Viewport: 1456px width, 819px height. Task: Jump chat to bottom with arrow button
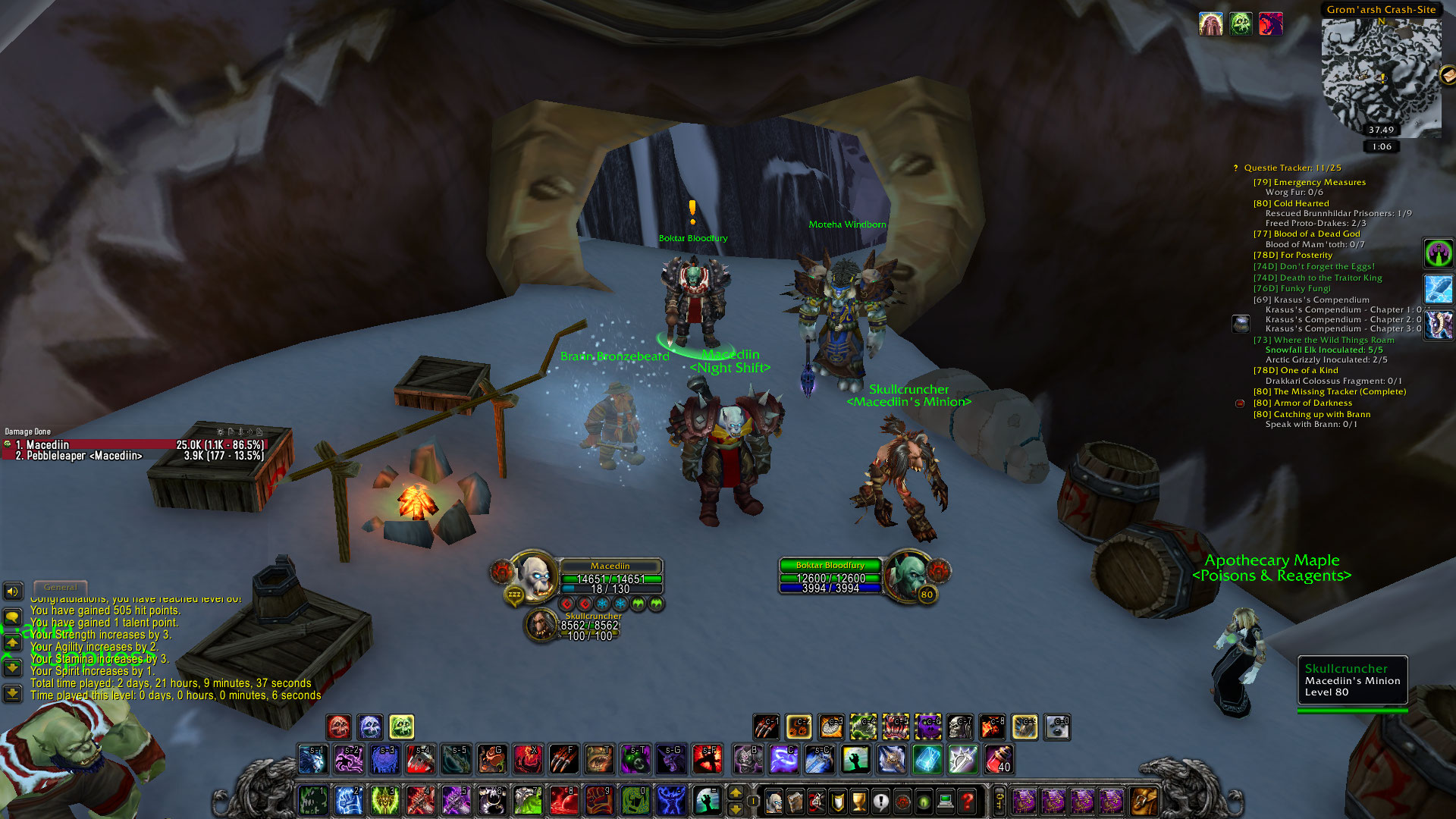[13, 693]
